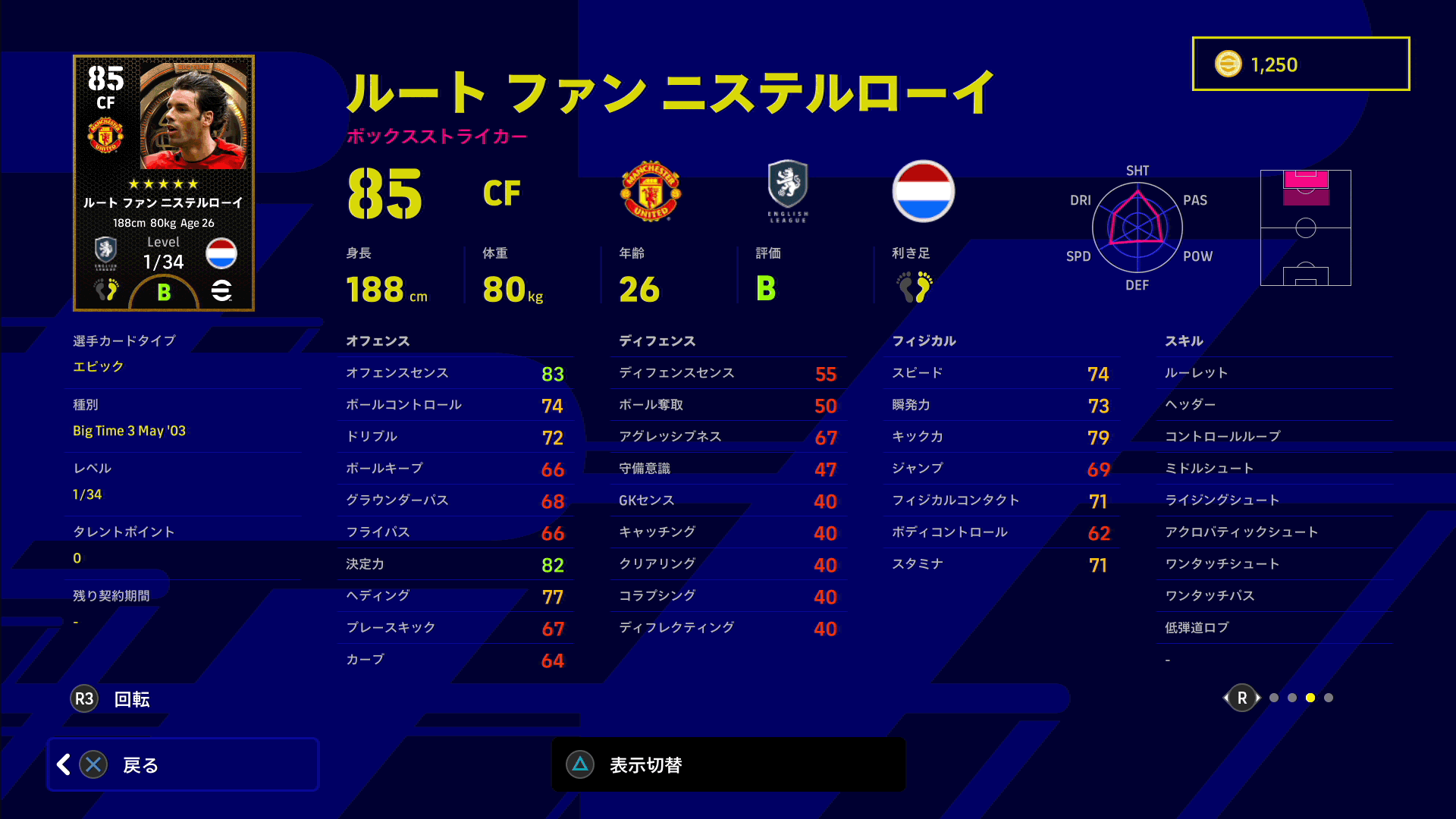1456x819 pixels.
Task: Click the Netherlands flag icon
Action: click(x=923, y=191)
